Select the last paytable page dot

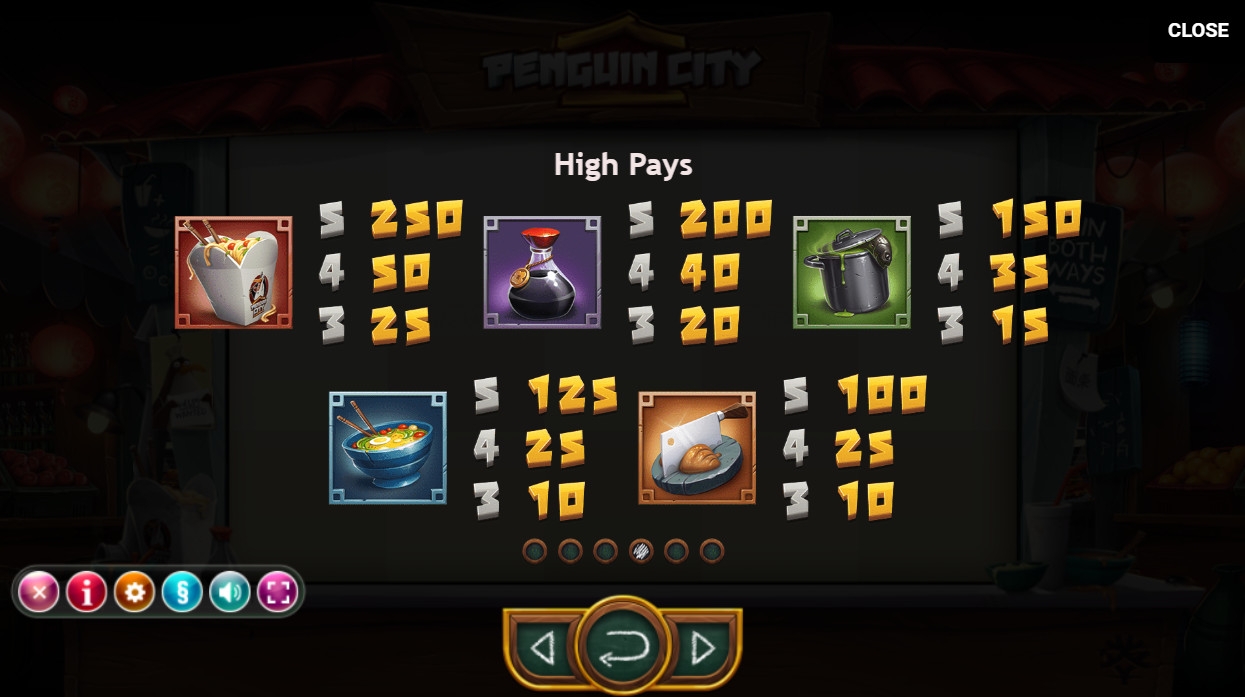point(711,550)
